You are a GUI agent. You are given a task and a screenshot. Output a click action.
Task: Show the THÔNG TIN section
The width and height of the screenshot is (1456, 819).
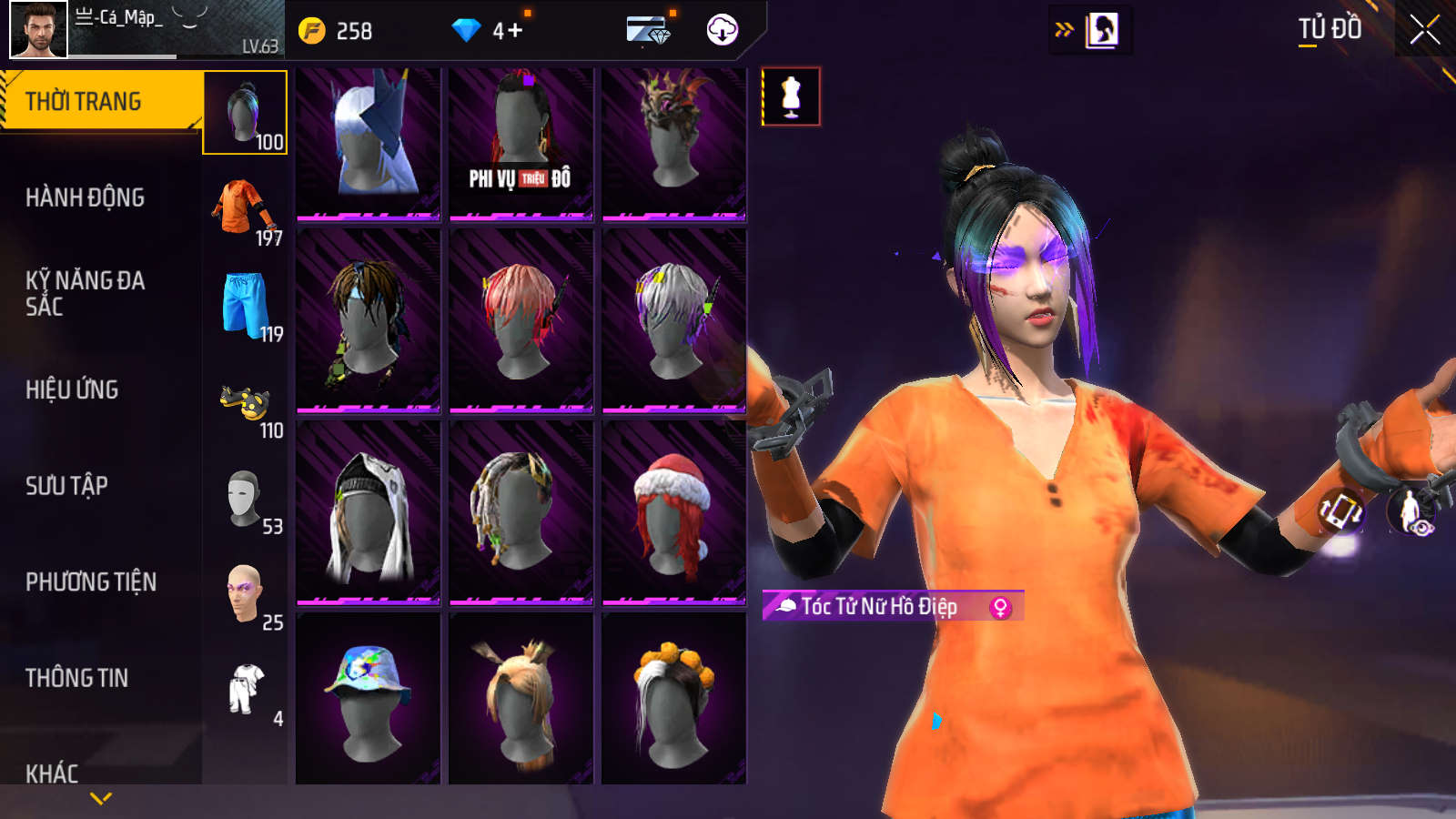[76, 678]
